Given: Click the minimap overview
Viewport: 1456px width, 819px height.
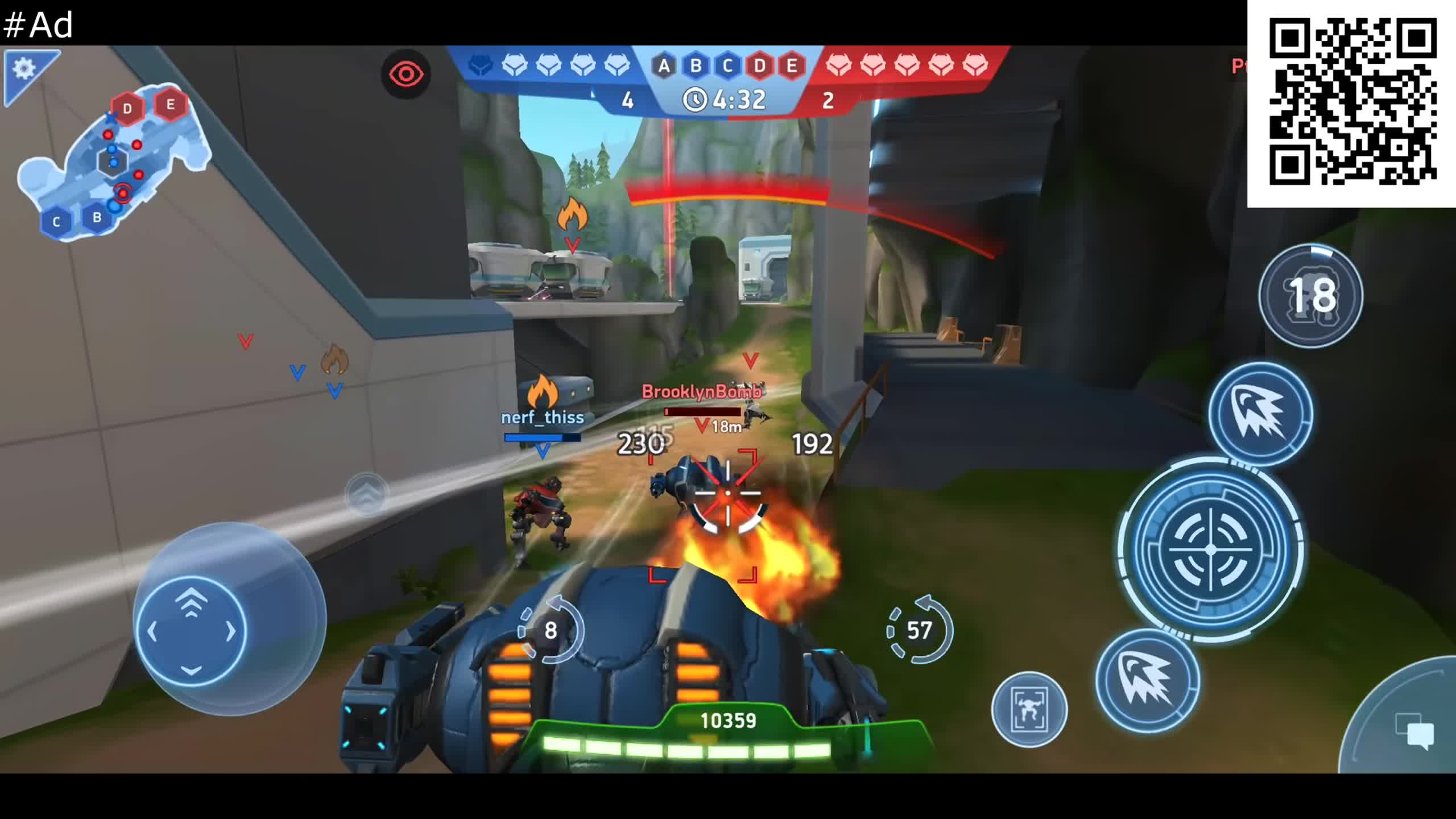Looking at the screenshot, I should tap(114, 163).
